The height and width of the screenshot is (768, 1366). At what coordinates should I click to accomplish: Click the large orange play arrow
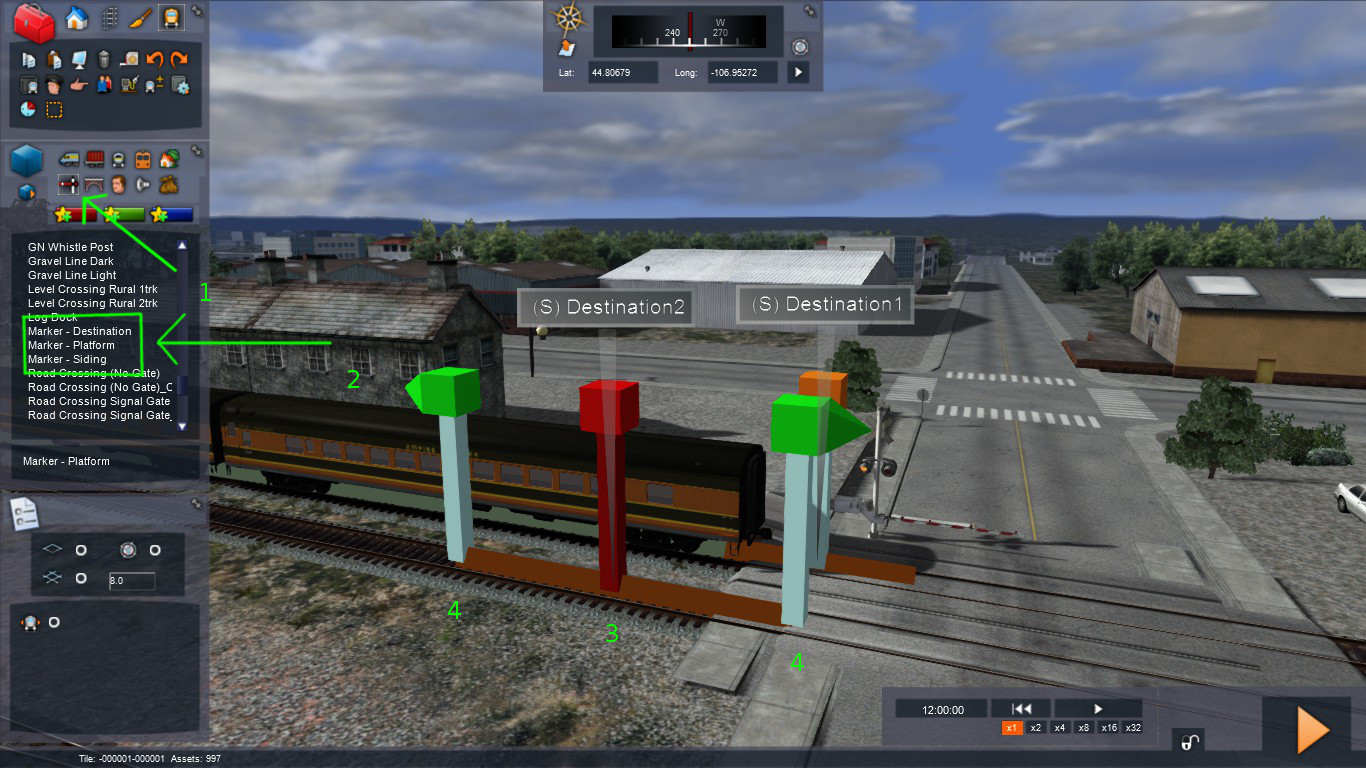1312,730
